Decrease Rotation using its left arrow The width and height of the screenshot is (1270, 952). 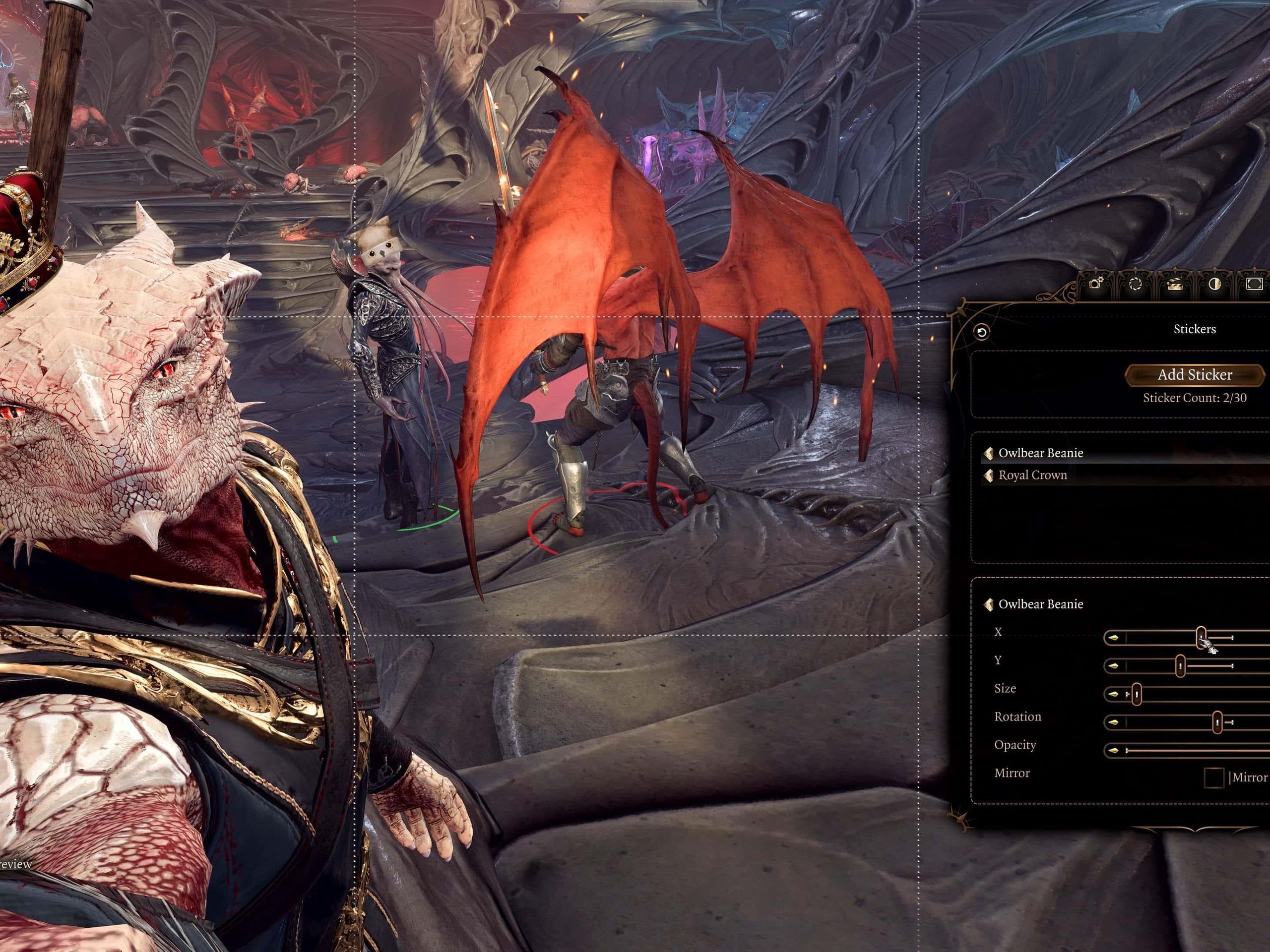click(x=1113, y=722)
